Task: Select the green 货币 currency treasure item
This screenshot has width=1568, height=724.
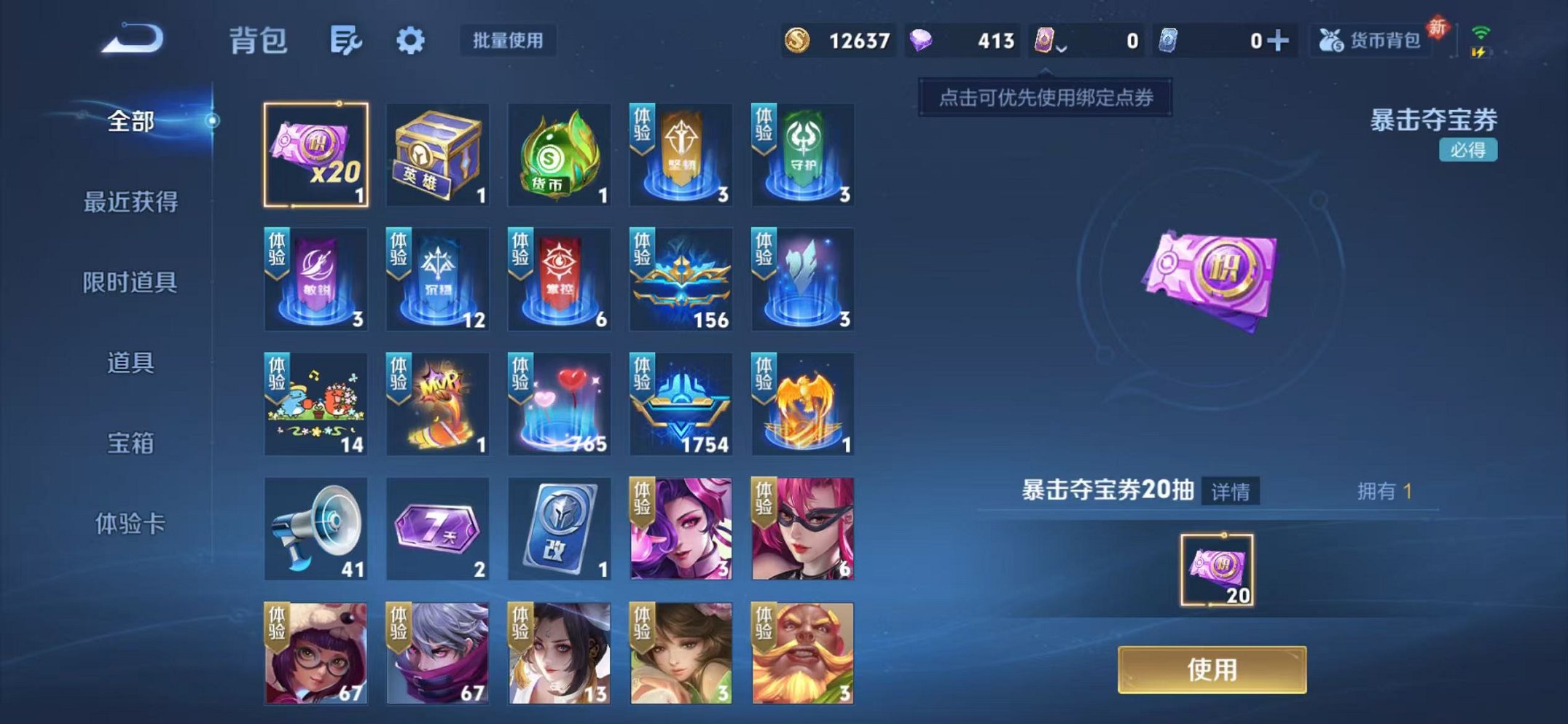Action: [x=559, y=155]
